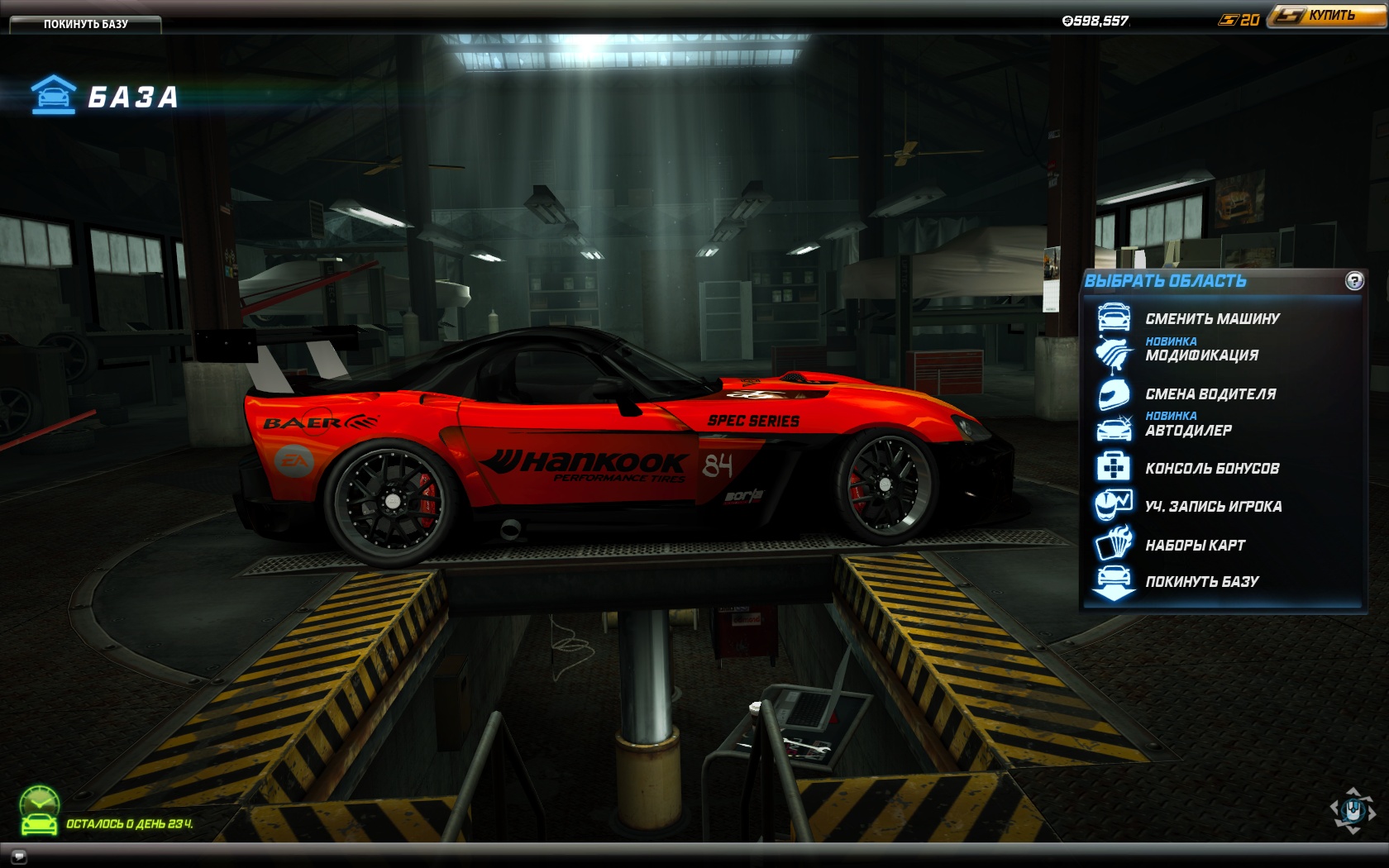Open the АВТОДИЛЕР car dealer

coord(1188,431)
